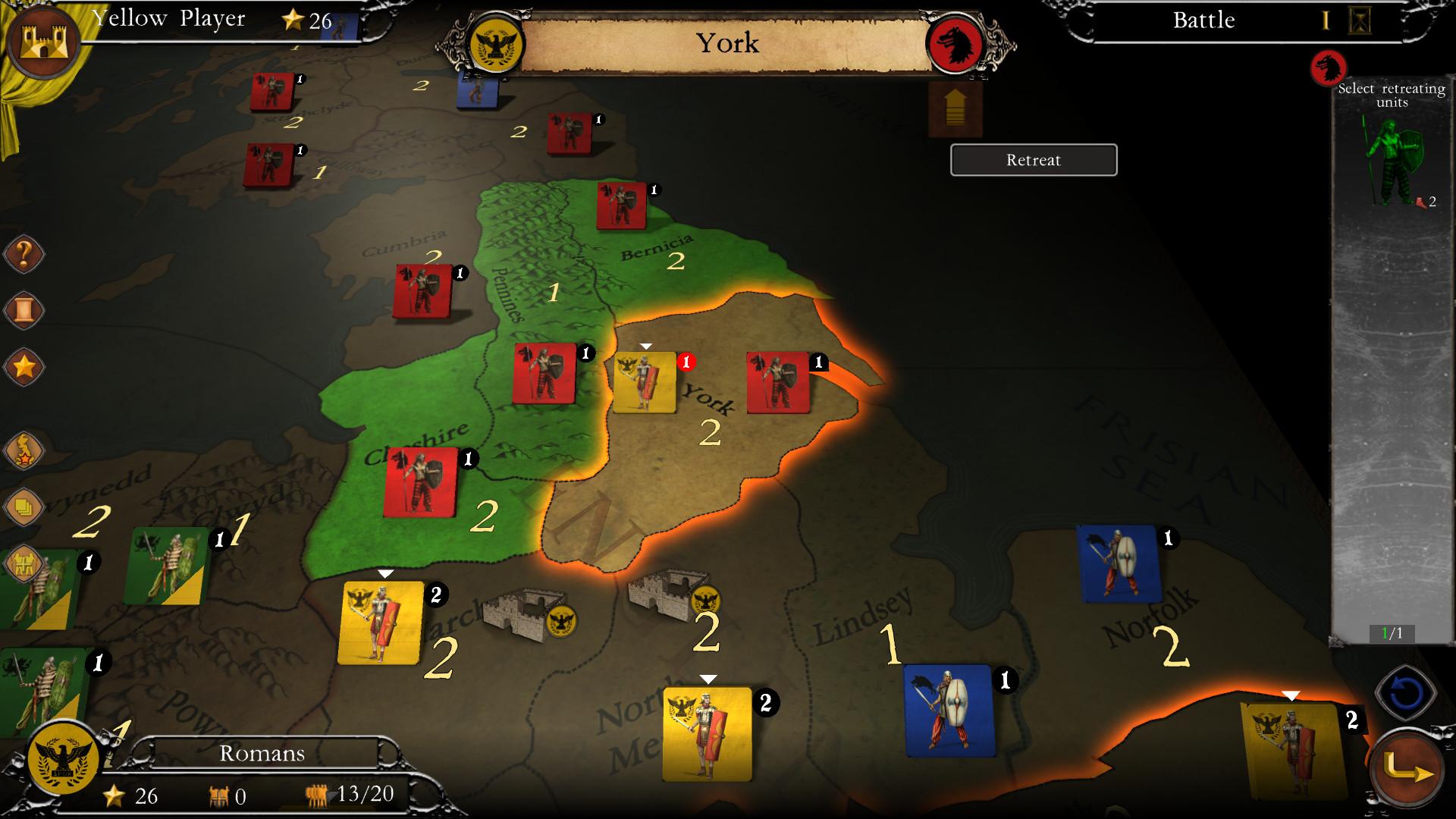Open the Romans faction nameplate
This screenshot has height=819, width=1456.
click(261, 753)
